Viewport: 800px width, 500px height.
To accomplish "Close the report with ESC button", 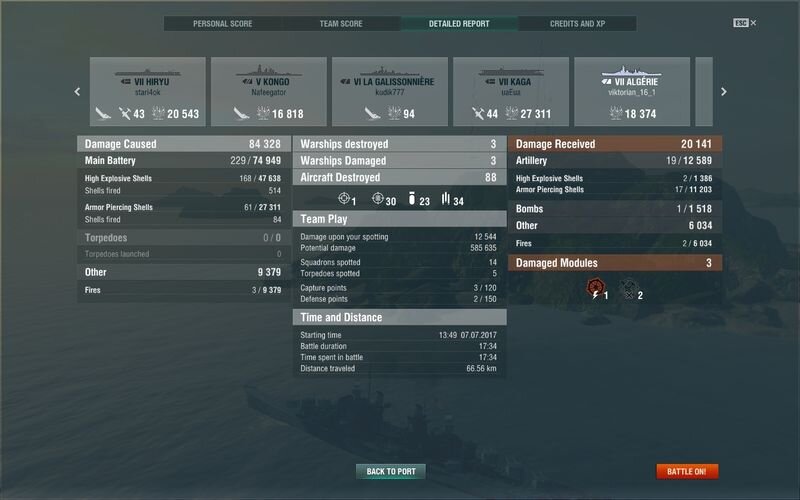I will click(741, 23).
